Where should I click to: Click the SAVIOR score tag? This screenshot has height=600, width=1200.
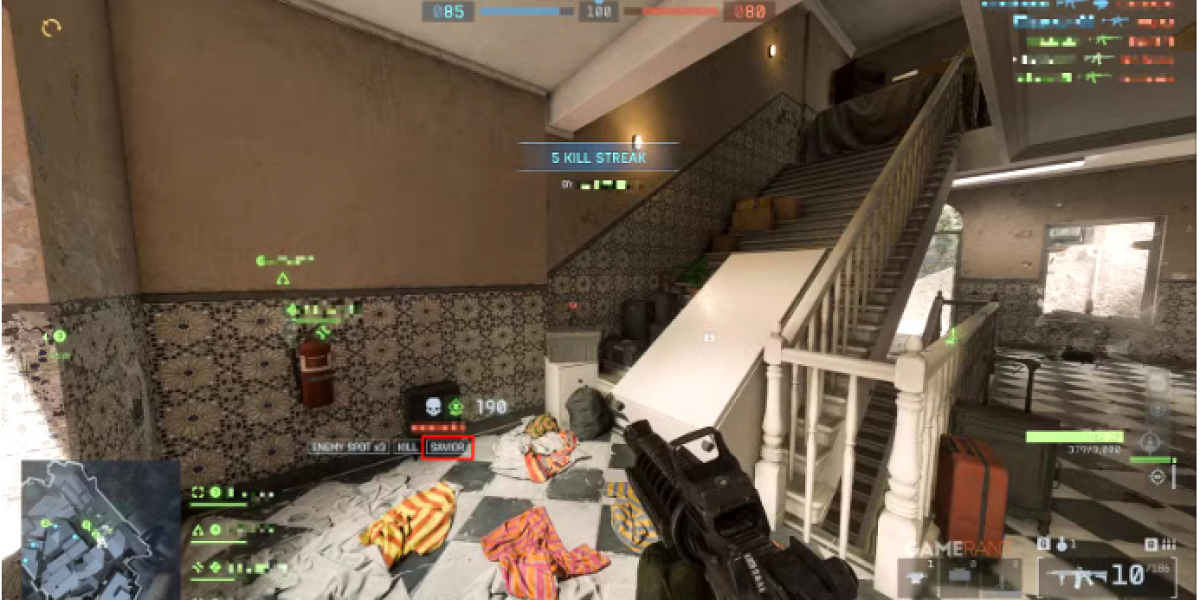(447, 448)
